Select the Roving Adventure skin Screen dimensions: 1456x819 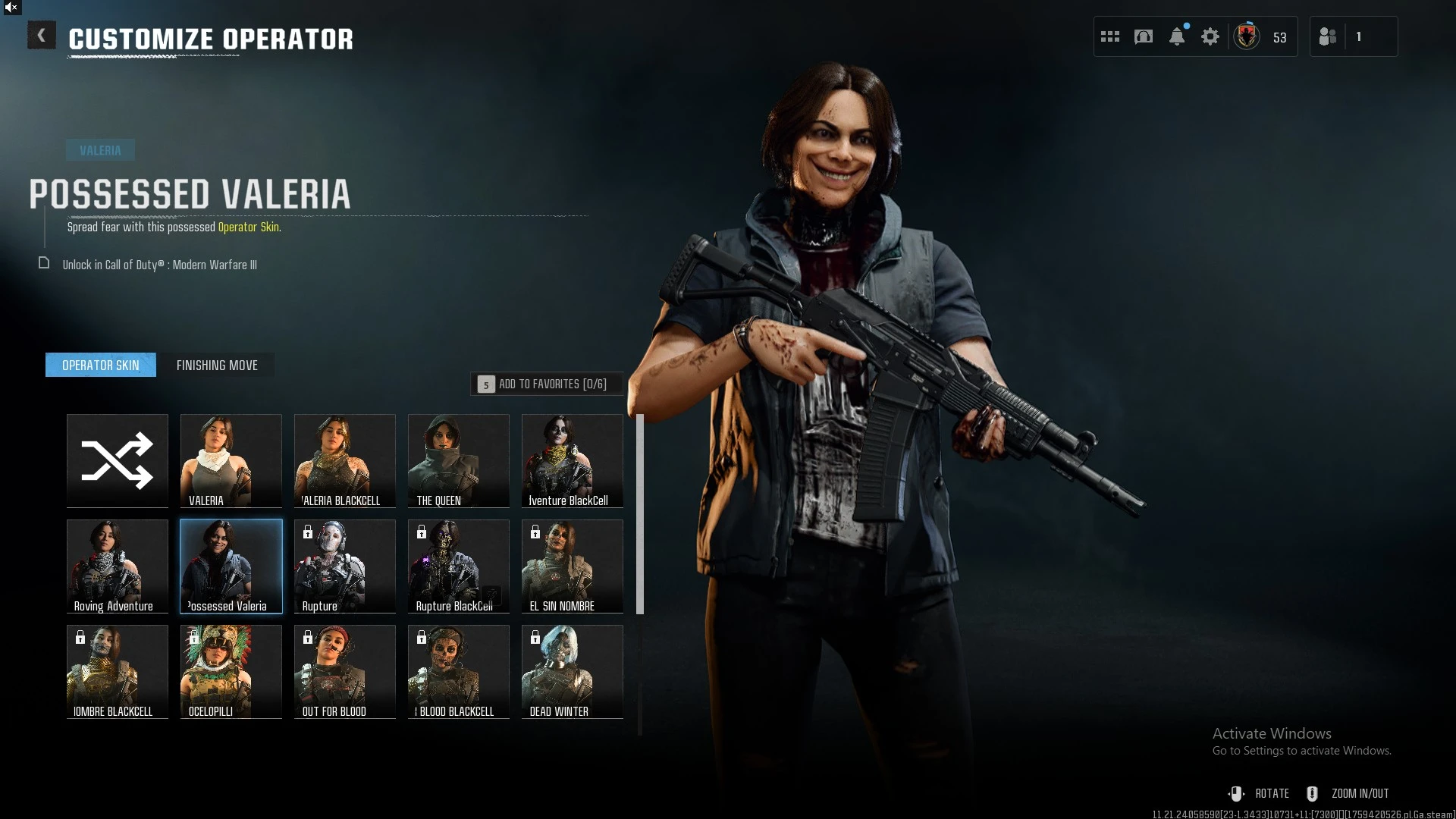click(118, 566)
